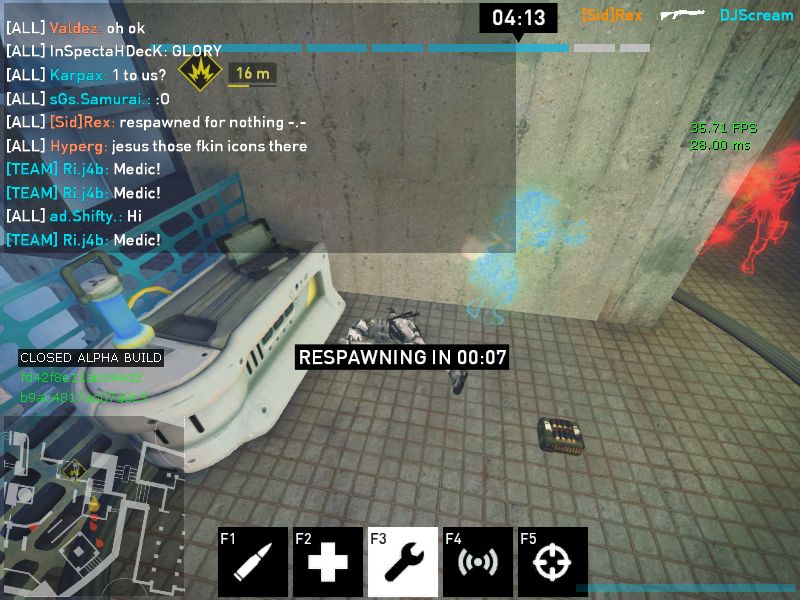Choose the F5 crosshair target option
Viewport: 800px width, 600px height.
(553, 562)
